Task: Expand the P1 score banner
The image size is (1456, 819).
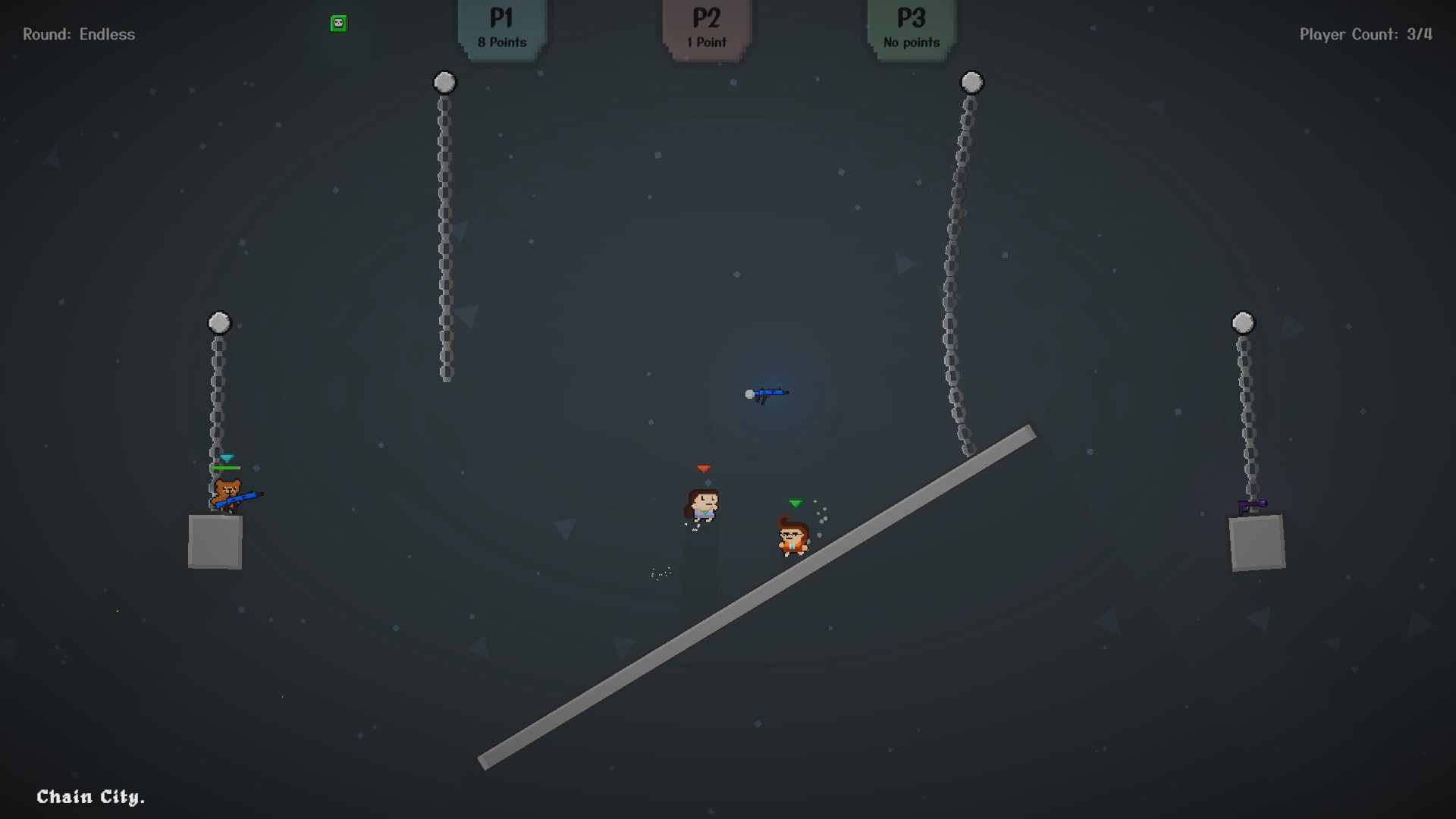Action: (x=501, y=27)
